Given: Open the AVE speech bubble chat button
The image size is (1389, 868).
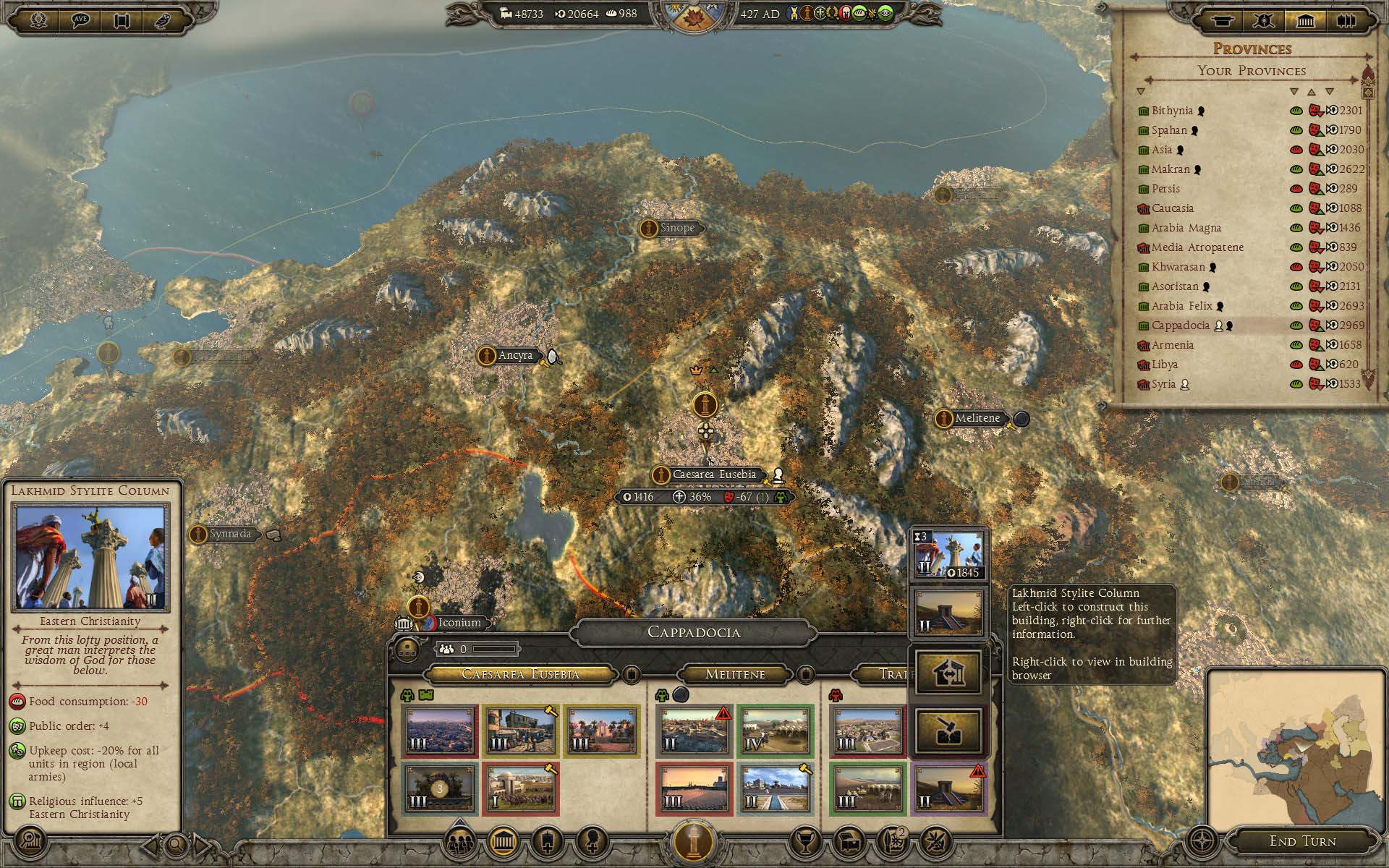Looking at the screenshot, I should [x=81, y=20].
